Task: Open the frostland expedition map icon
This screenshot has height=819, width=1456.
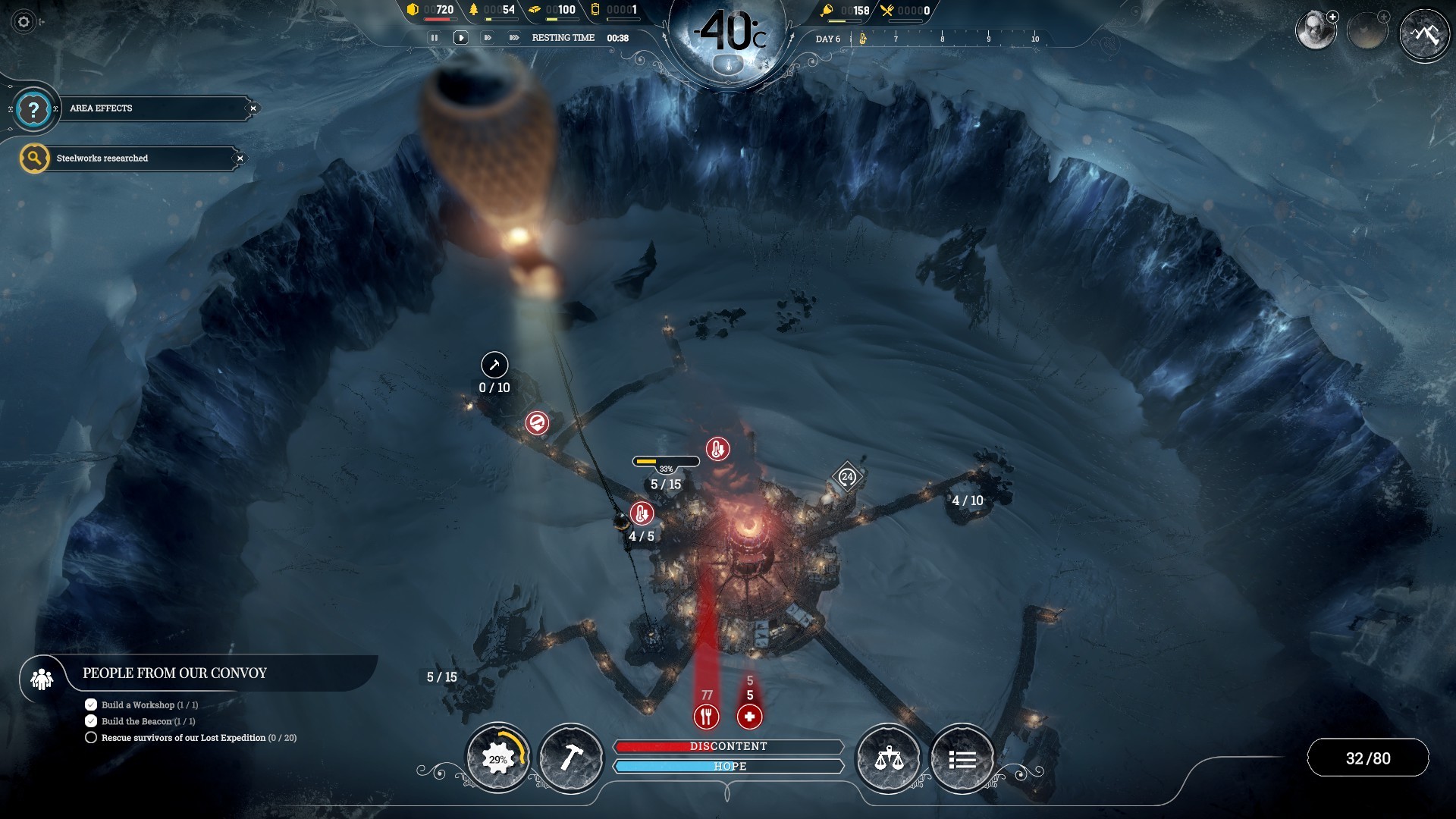Action: [x=1424, y=34]
